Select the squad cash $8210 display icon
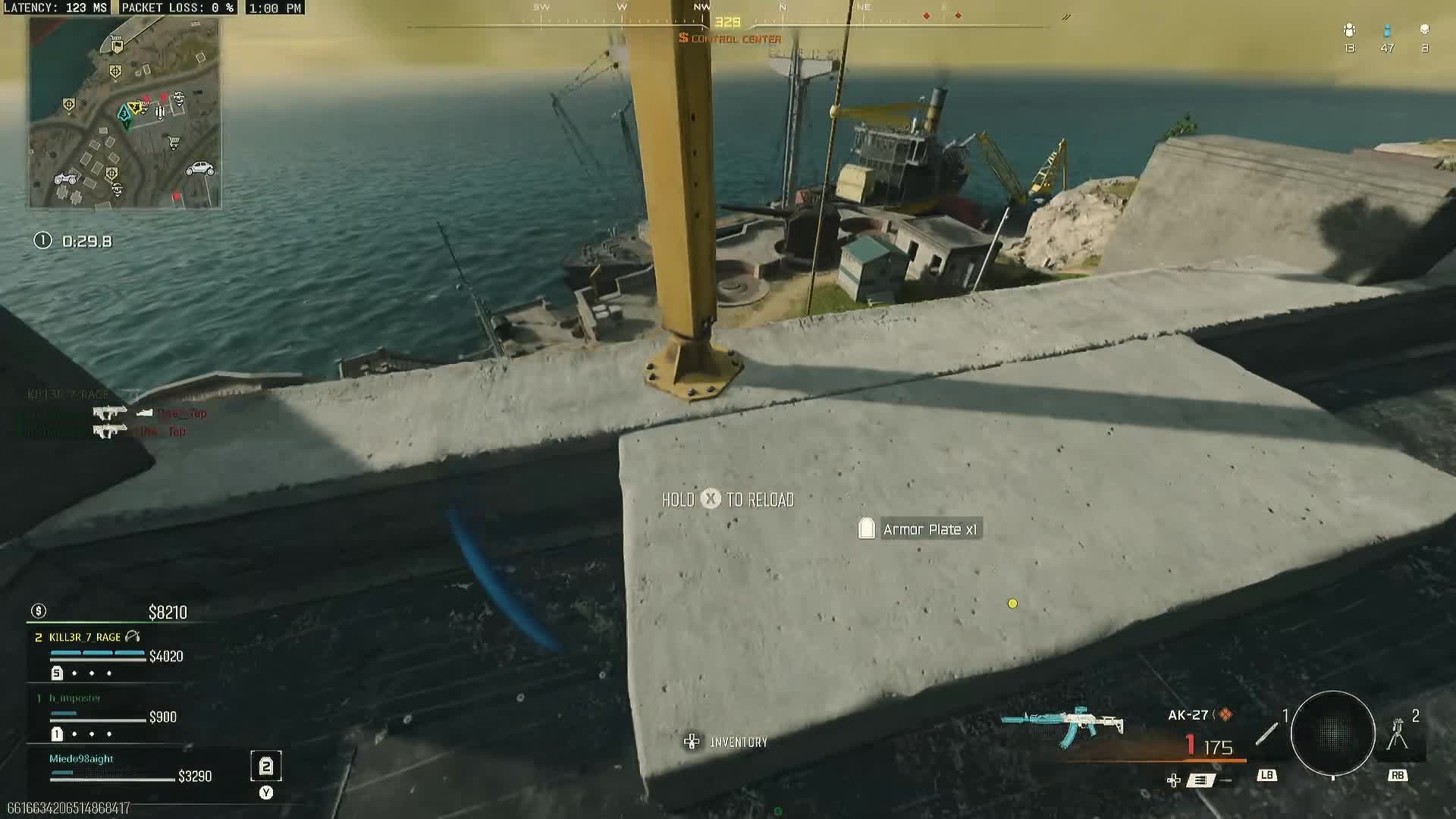 coord(39,611)
